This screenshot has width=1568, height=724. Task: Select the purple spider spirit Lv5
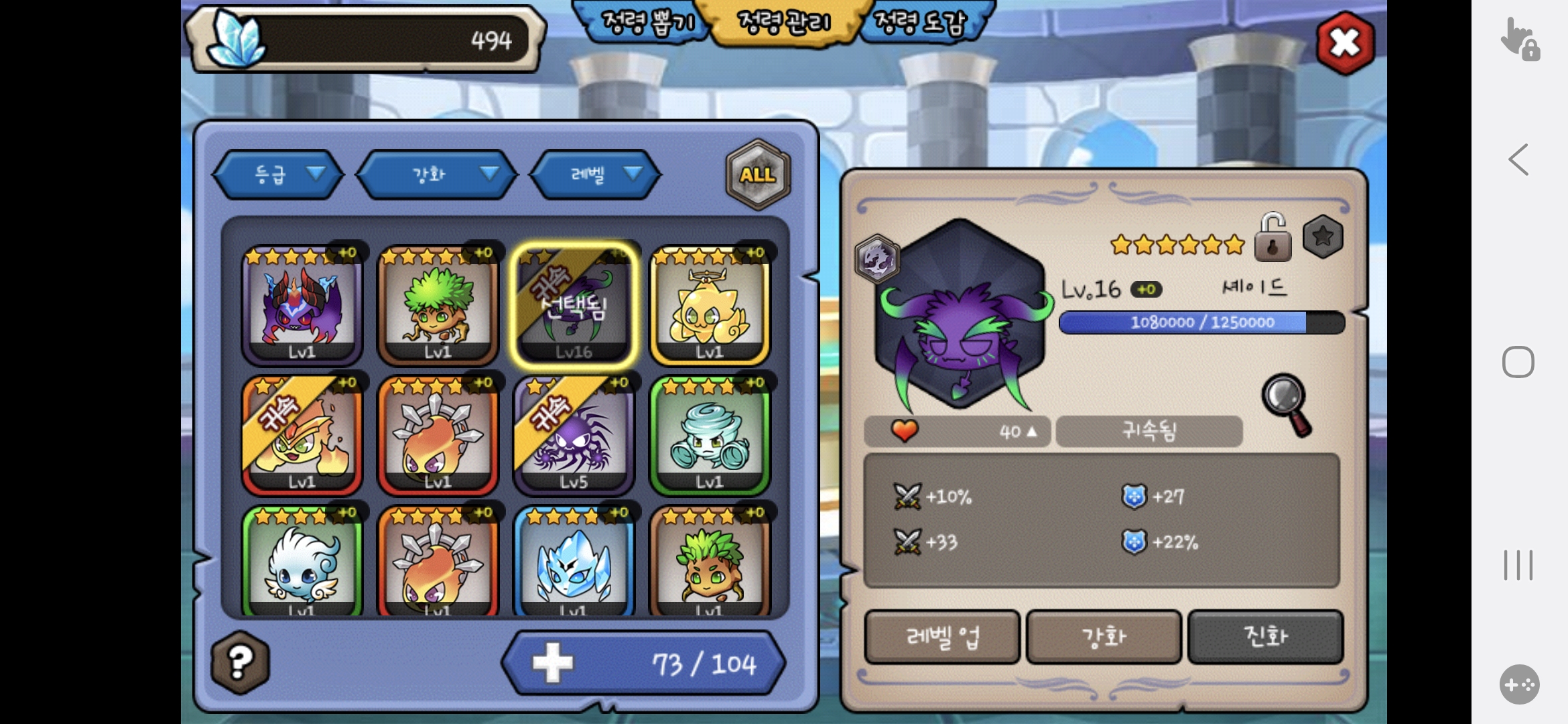[x=574, y=435]
